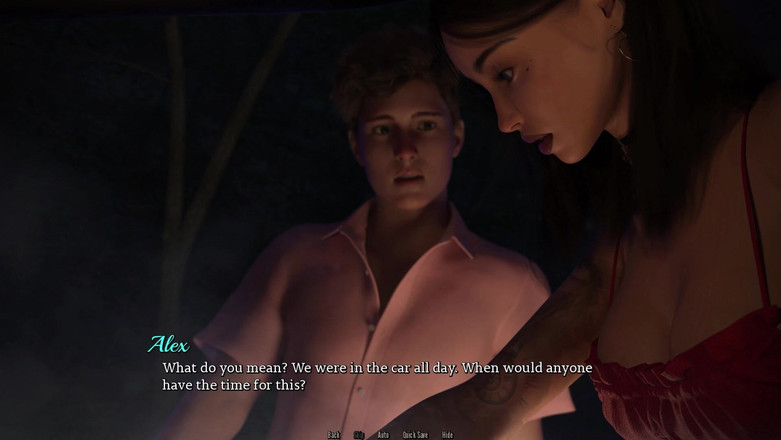This screenshot has width=781, height=440.
Task: Click Quick Save in the bottom menu
Action: pyautogui.click(x=415, y=435)
